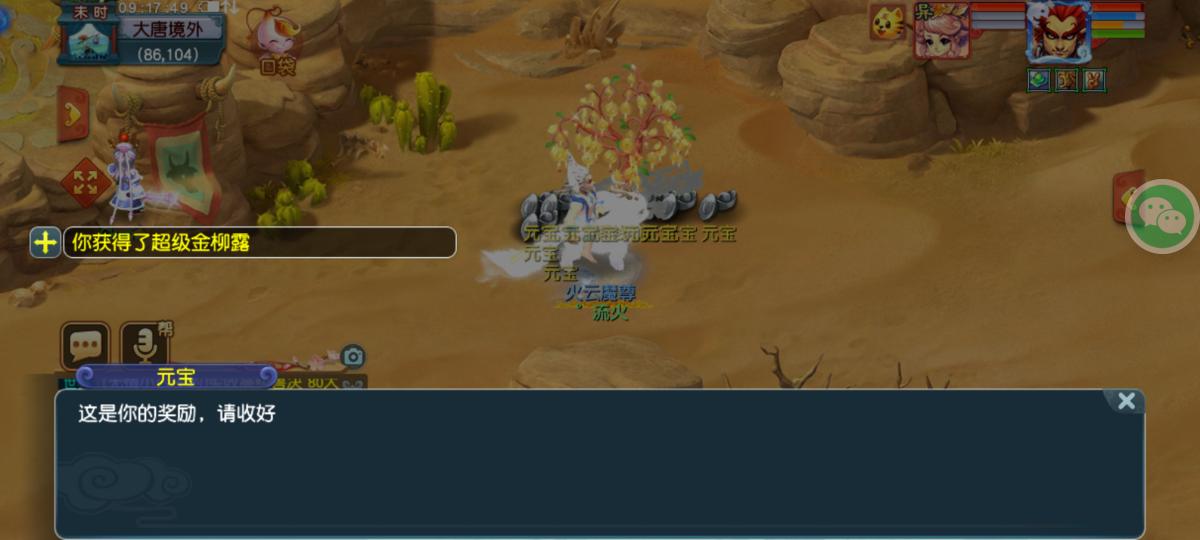This screenshot has height=540, width=1200.
Task: Toggle the fullscreen arrows diamond button
Action: pos(85,182)
